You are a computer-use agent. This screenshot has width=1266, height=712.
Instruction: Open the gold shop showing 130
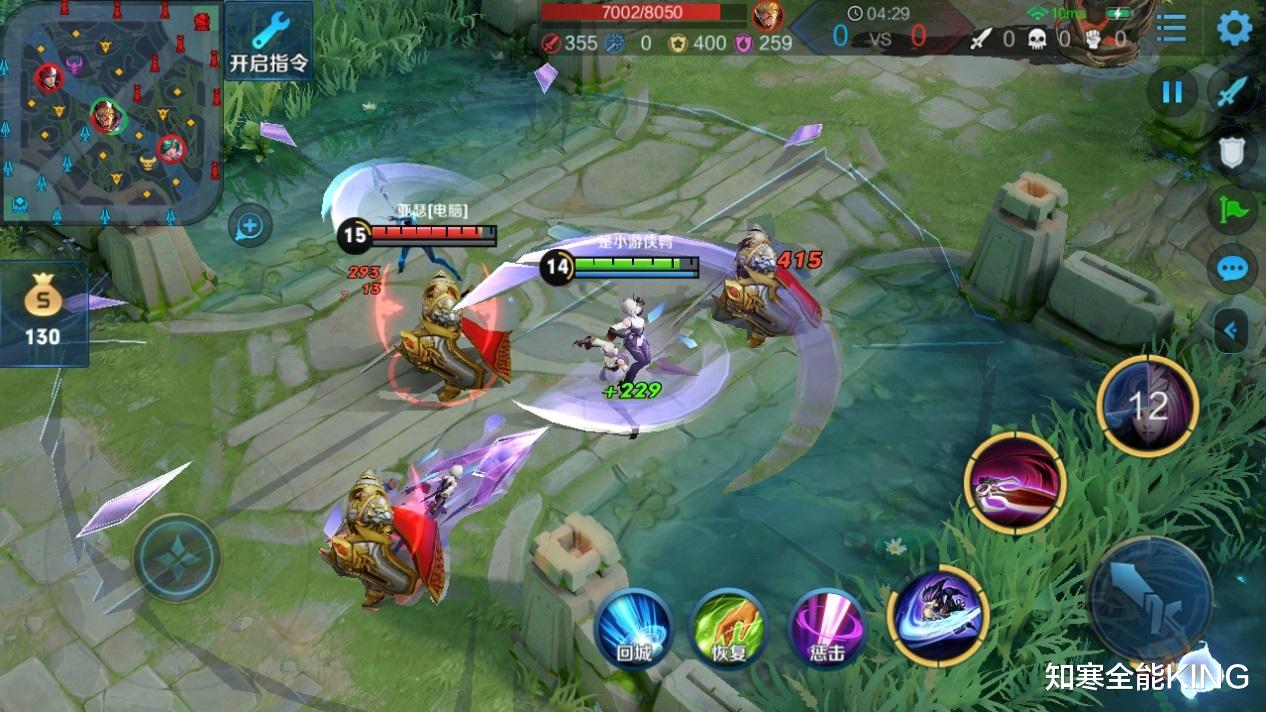[x=43, y=312]
